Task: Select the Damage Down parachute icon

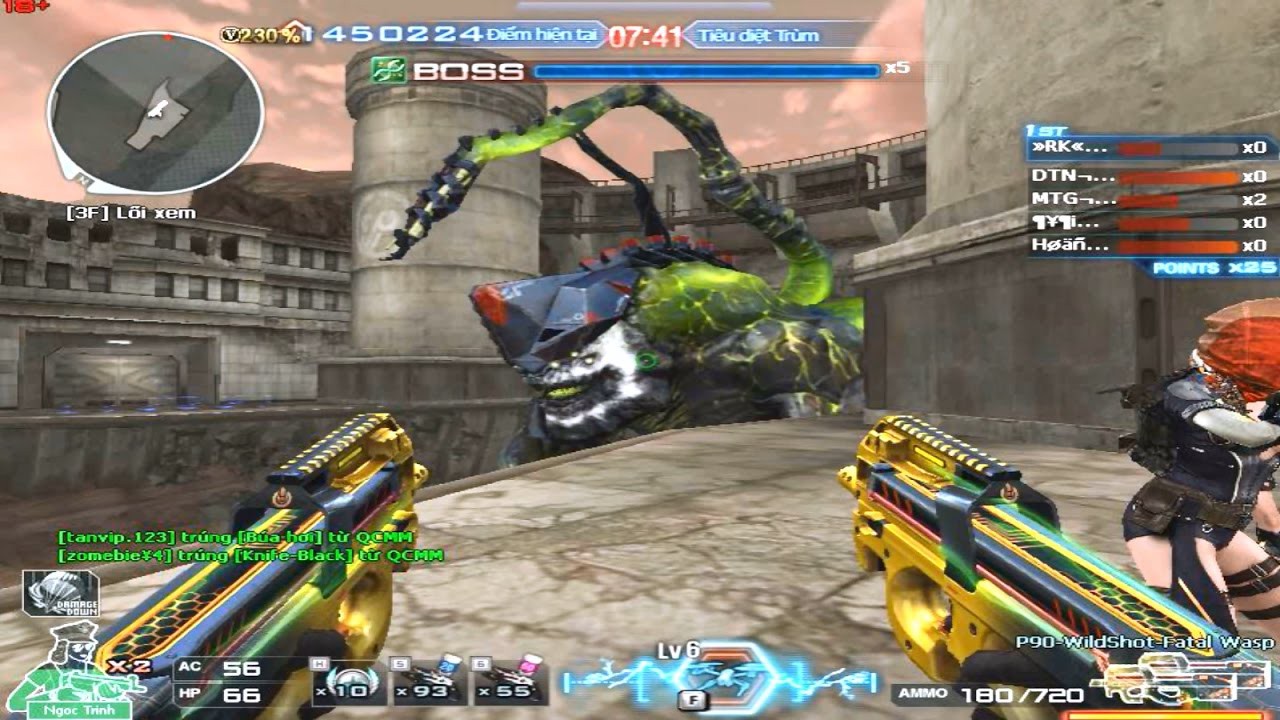Action: pos(61,592)
